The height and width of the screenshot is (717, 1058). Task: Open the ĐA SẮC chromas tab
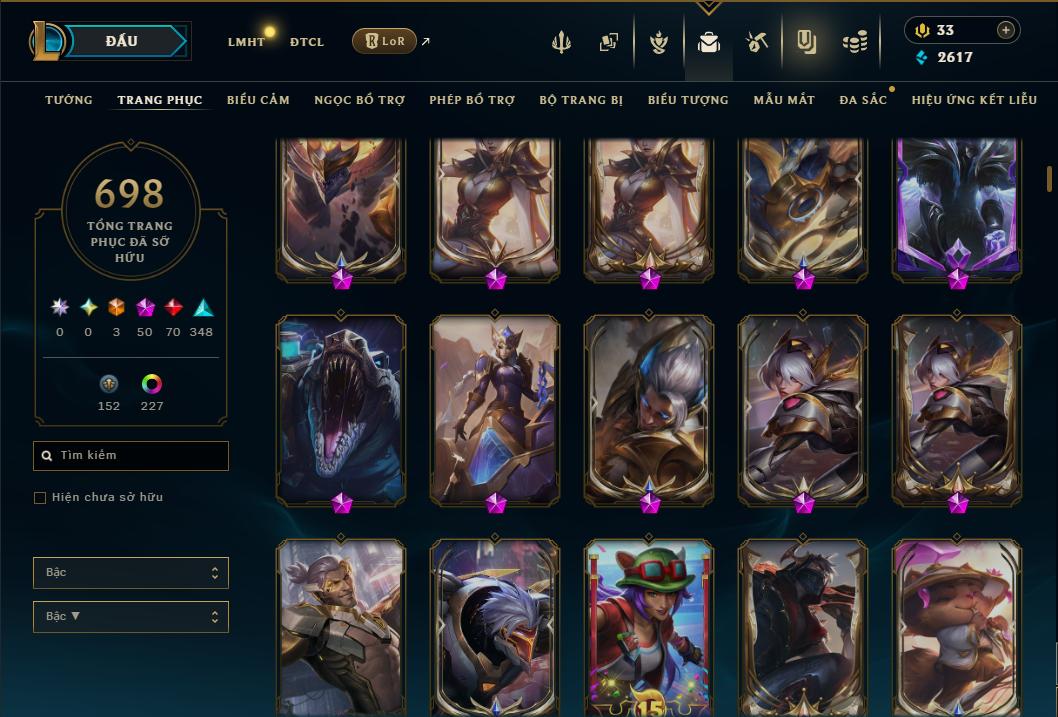pos(863,100)
